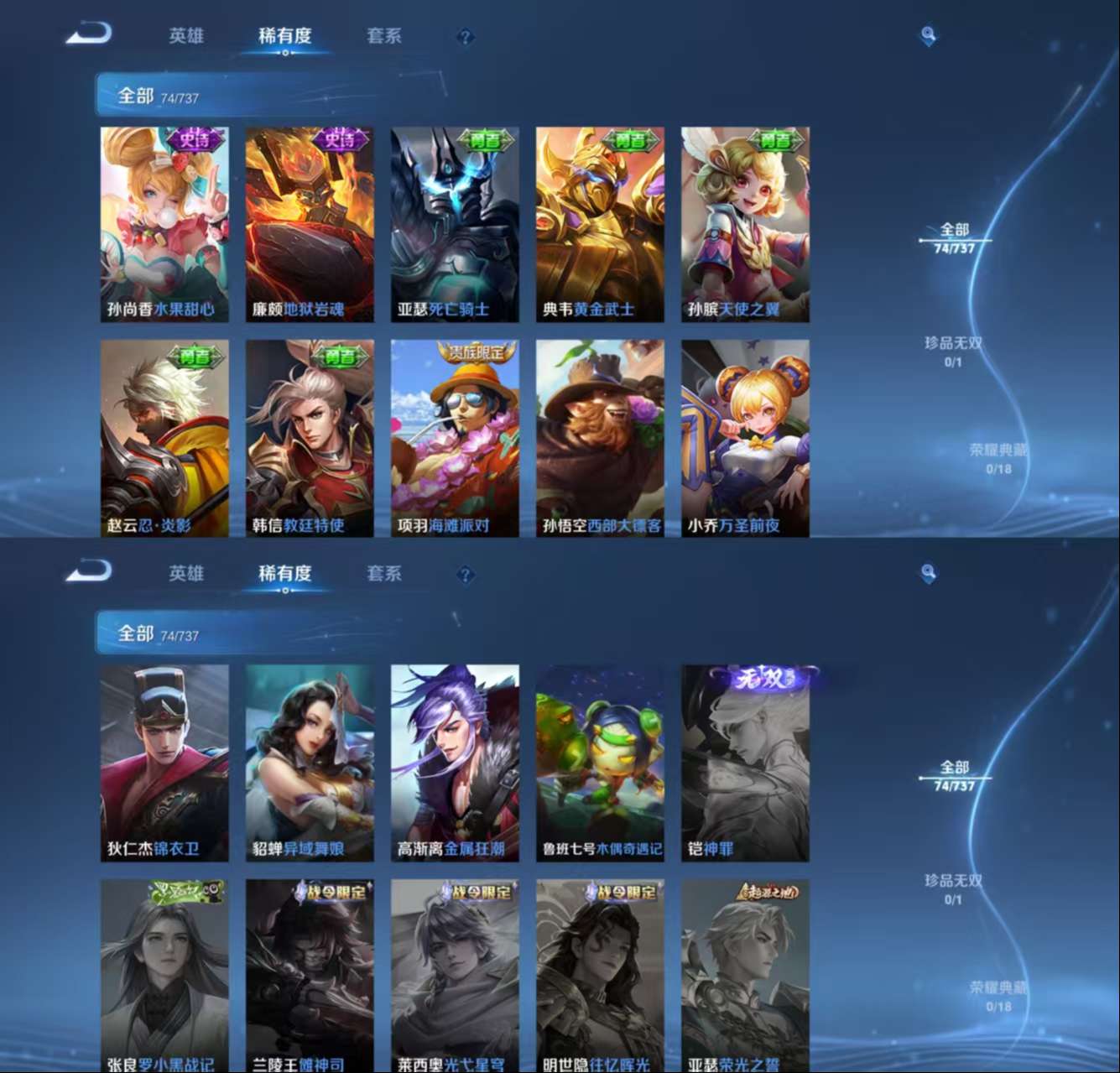Click the 典韦 黄金武士 skin card
Viewport: 1120px width, 1073px height.
[600, 224]
